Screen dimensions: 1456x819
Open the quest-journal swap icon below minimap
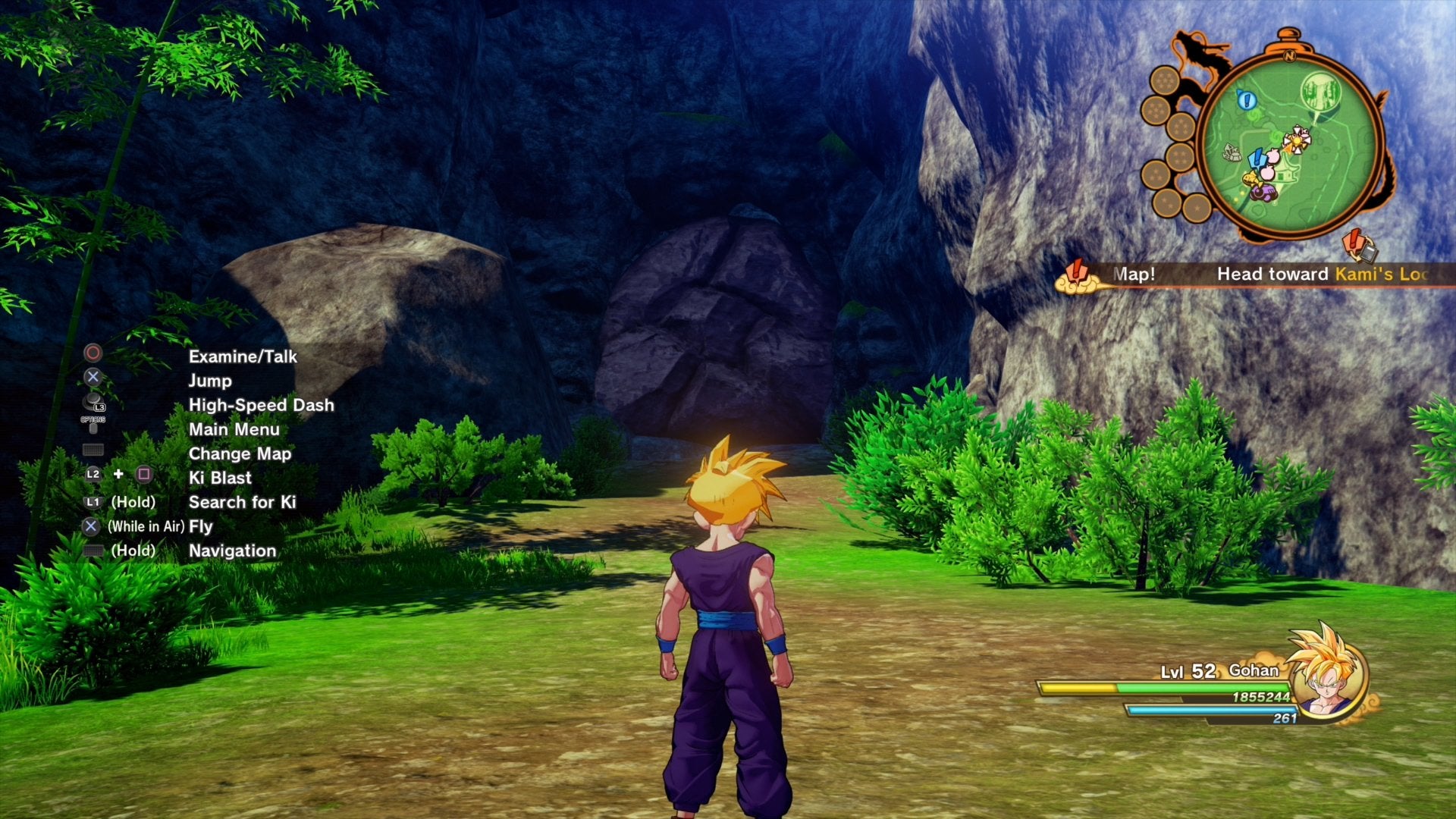pos(1359,246)
